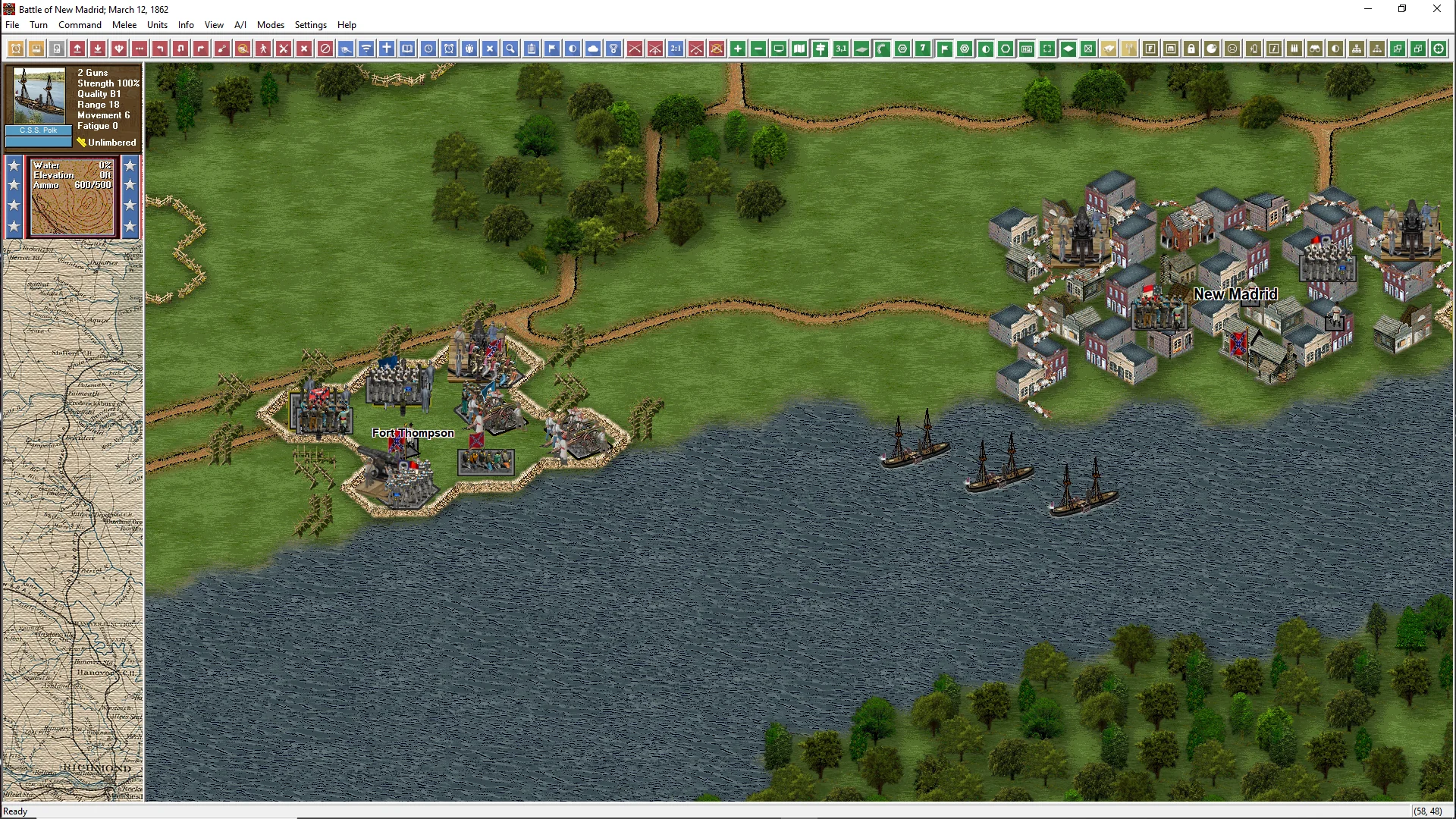Image resolution: width=1456 pixels, height=819 pixels.
Task: Open the Settings menu
Action: tap(310, 25)
